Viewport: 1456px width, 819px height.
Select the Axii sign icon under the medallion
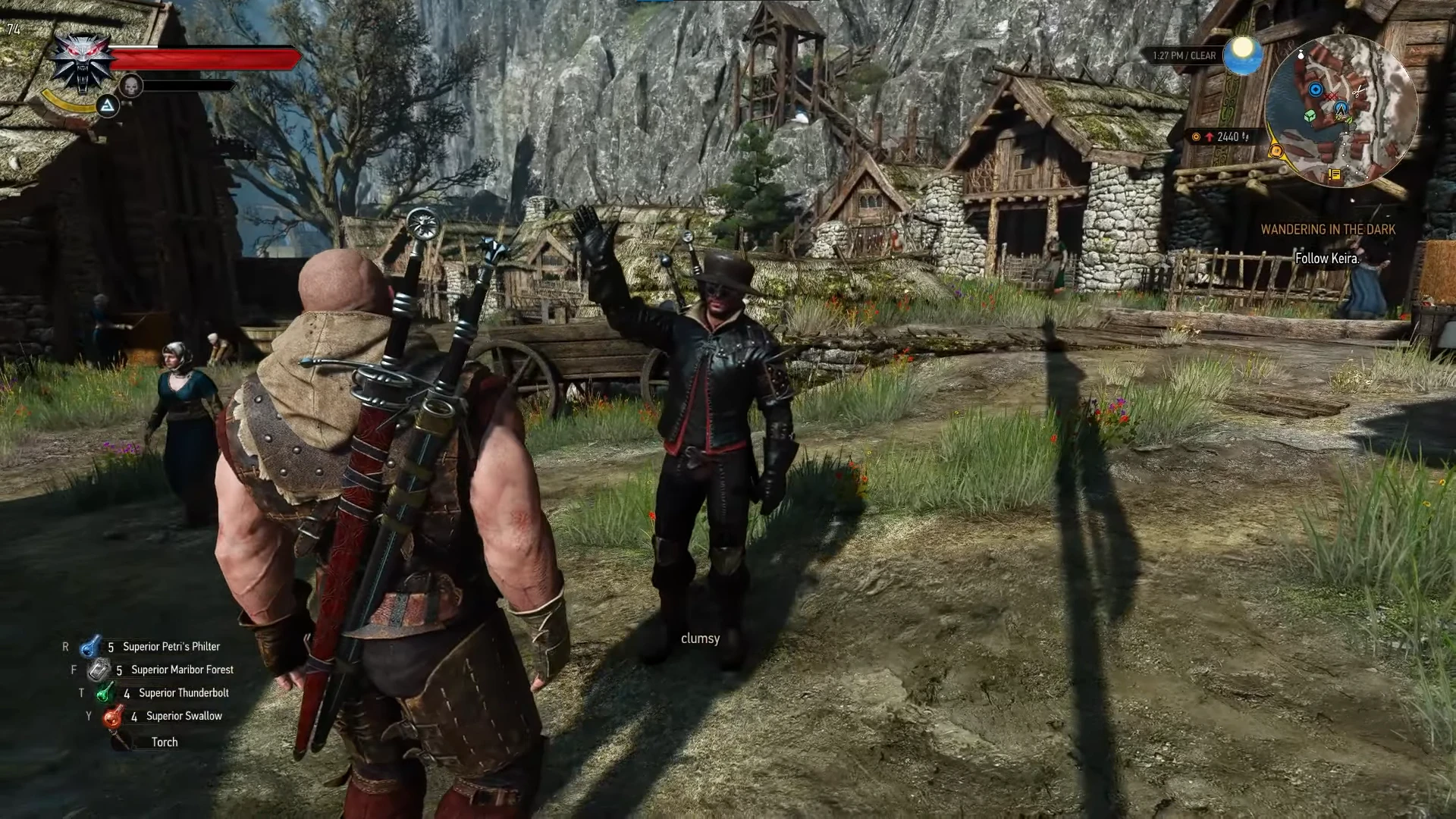[108, 106]
